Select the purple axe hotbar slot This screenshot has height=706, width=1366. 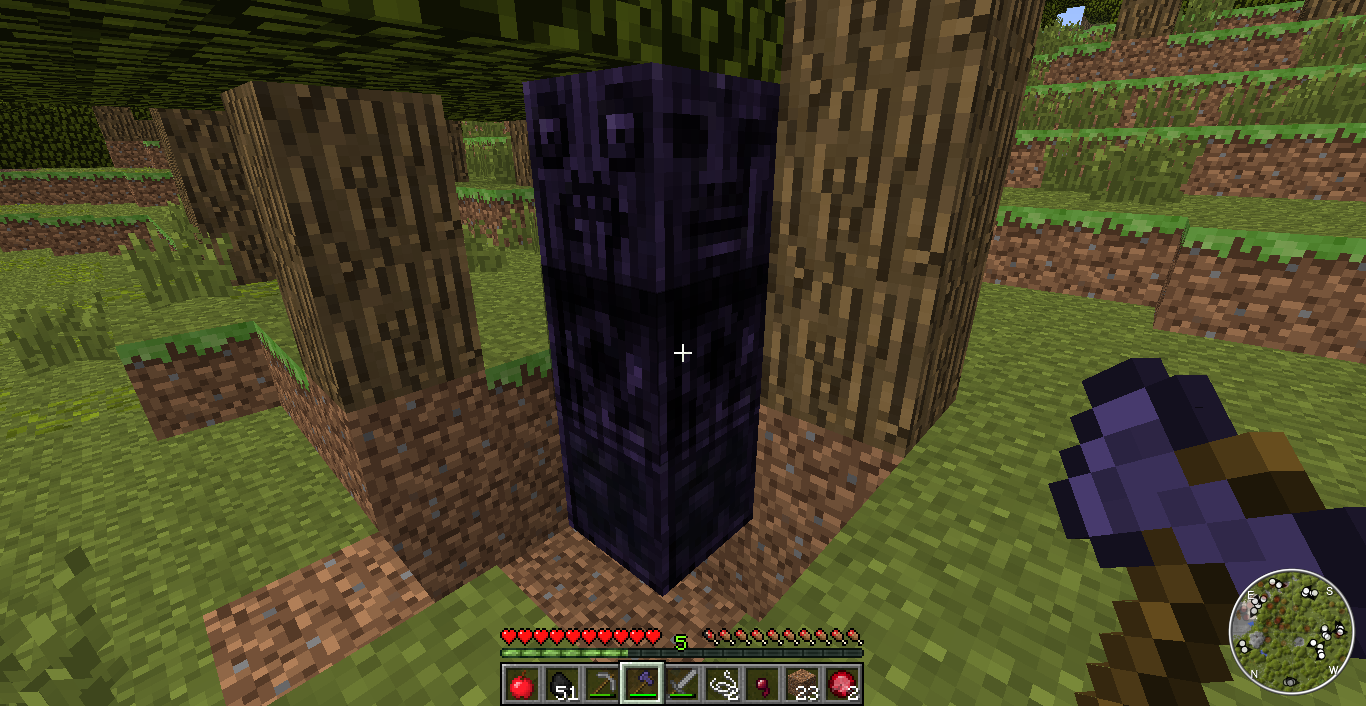pyautogui.click(x=641, y=685)
